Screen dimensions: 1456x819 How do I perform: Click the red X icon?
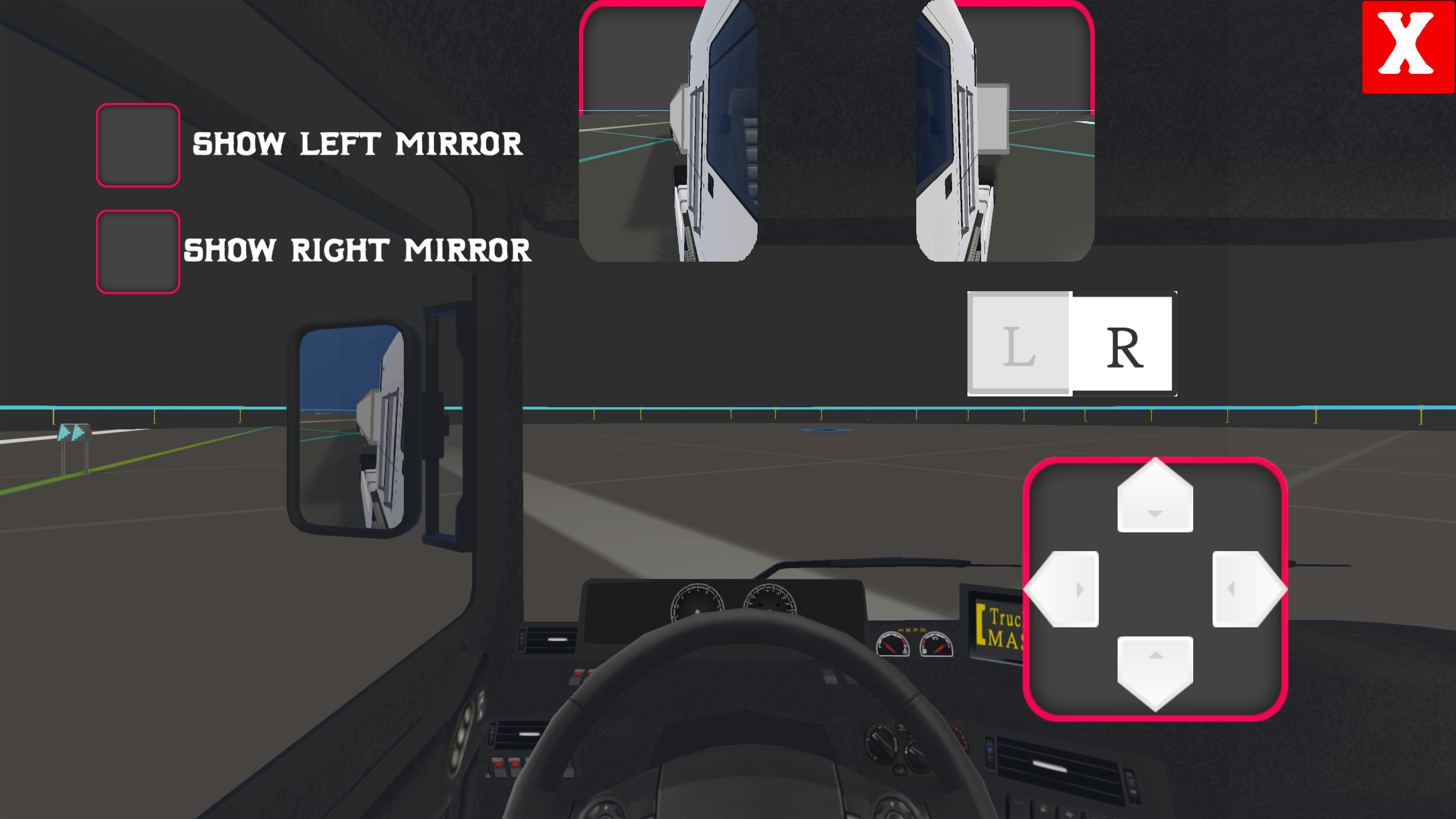pos(1409,47)
